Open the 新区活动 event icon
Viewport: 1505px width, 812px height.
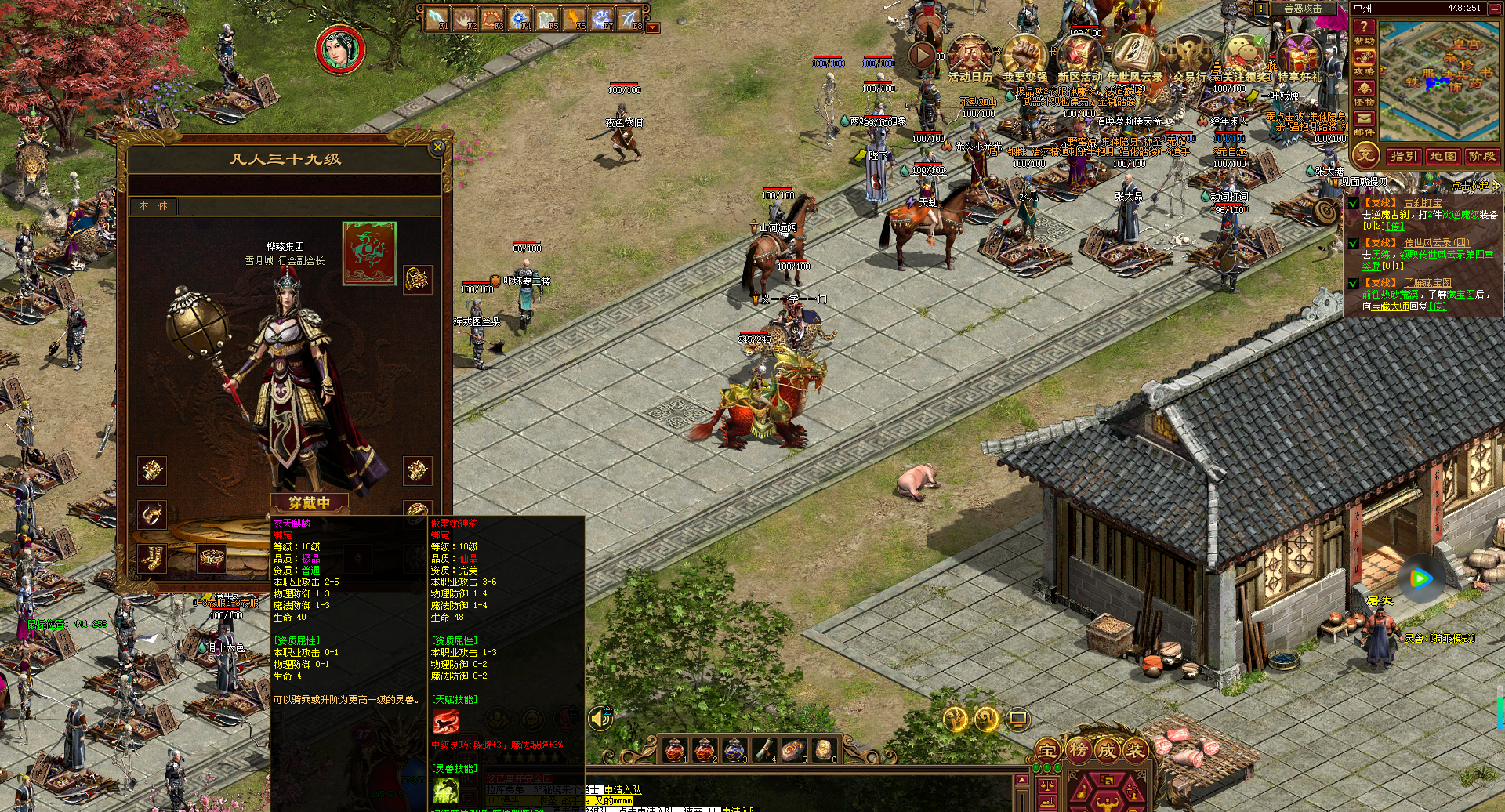tap(1079, 57)
